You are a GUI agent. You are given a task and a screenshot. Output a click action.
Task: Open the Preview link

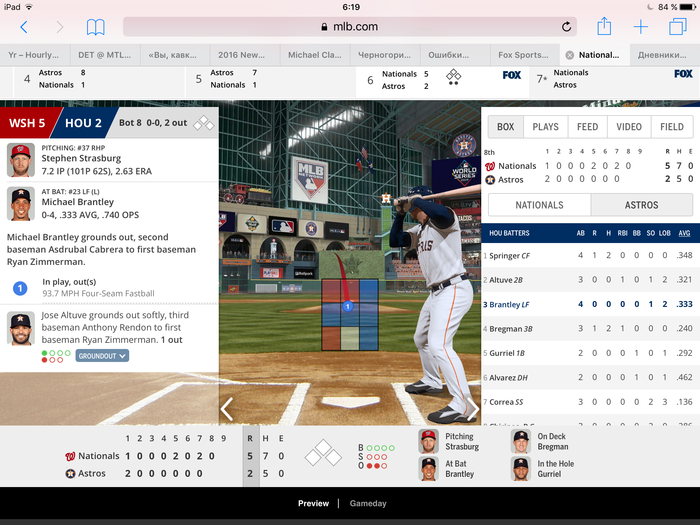313,503
